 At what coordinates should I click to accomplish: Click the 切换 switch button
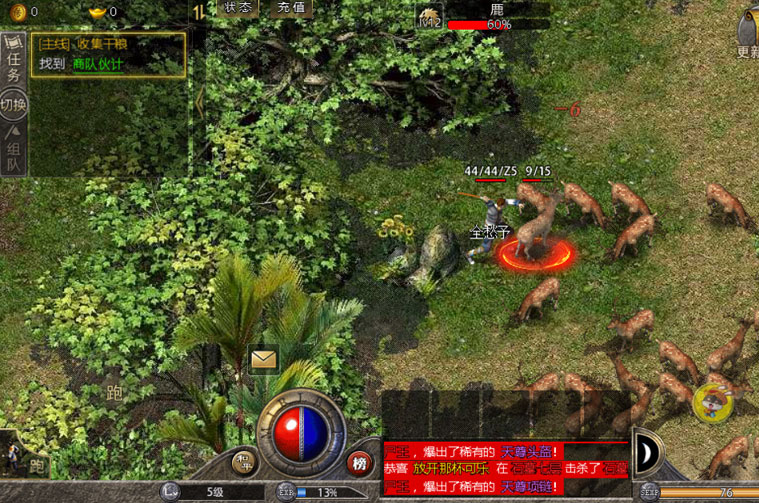(x=14, y=104)
